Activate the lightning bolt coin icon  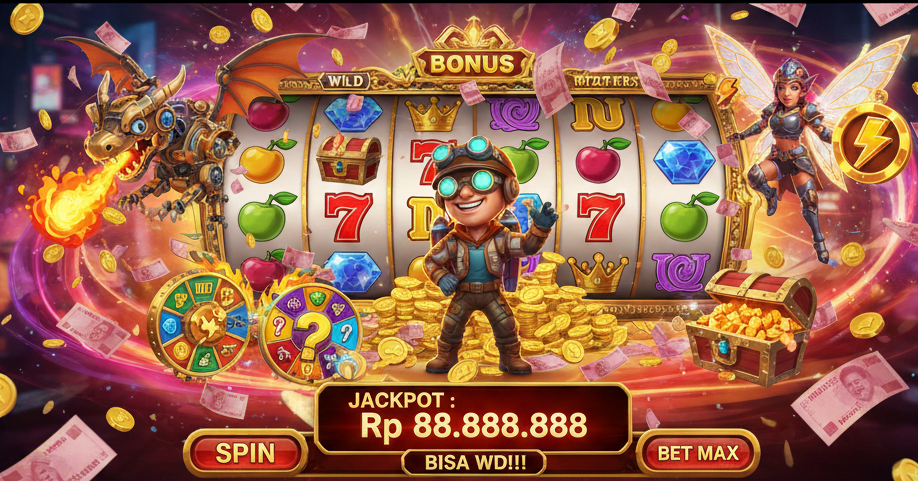[x=866, y=143]
